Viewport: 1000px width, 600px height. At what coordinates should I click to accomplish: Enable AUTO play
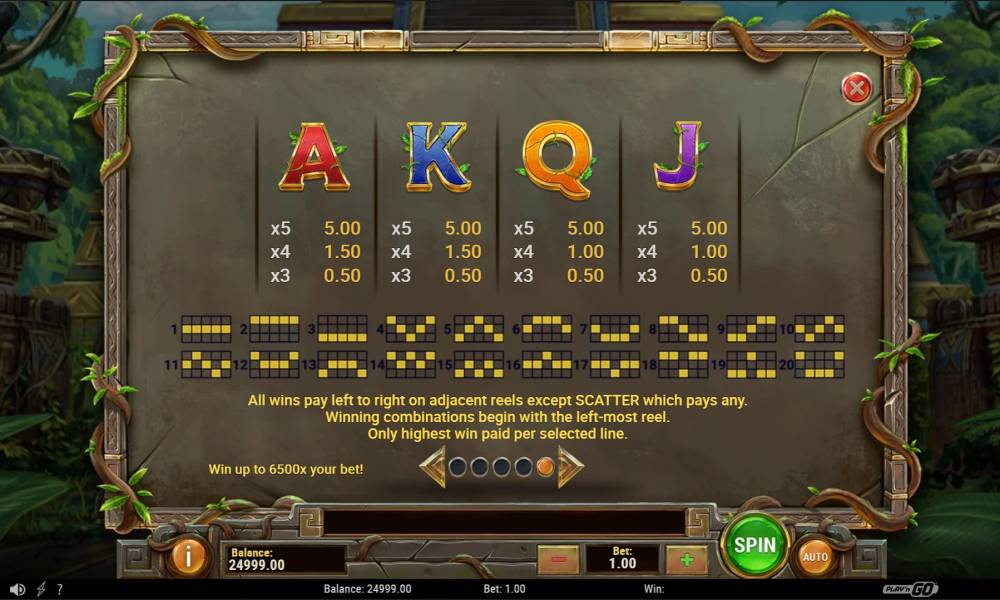815,557
